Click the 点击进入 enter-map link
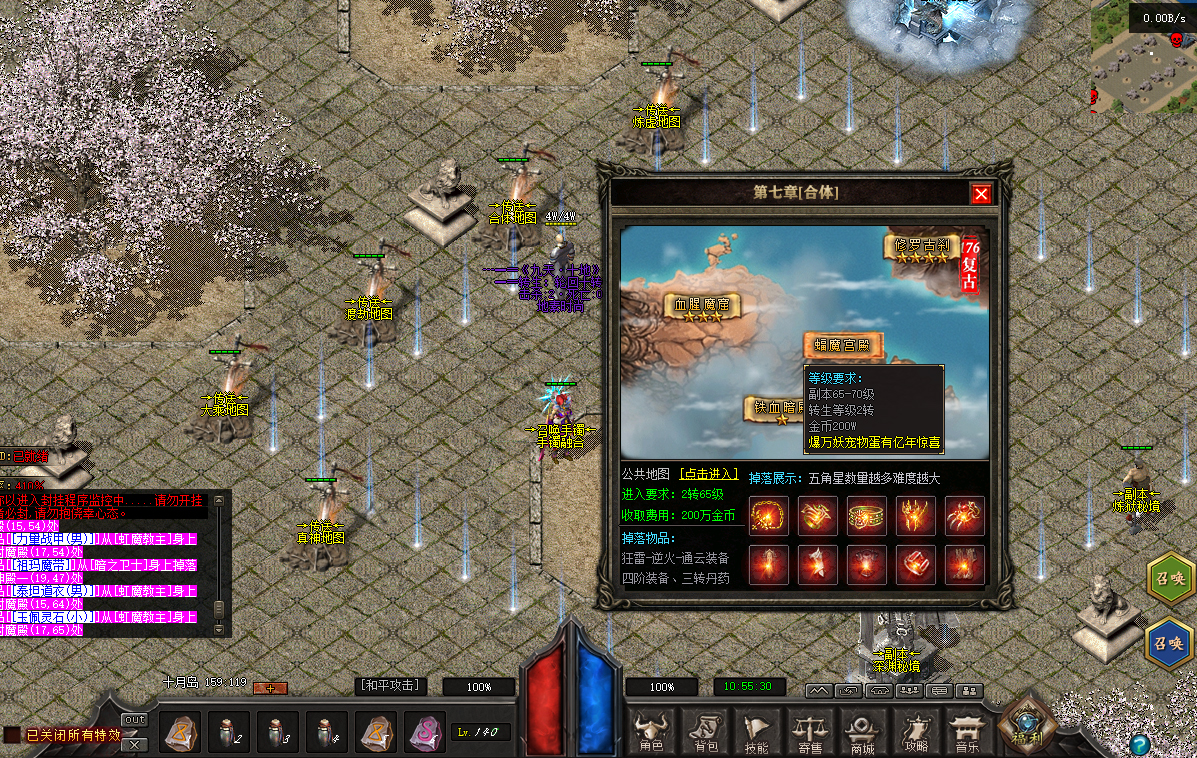The image size is (1197, 758). pyautogui.click(x=708, y=474)
